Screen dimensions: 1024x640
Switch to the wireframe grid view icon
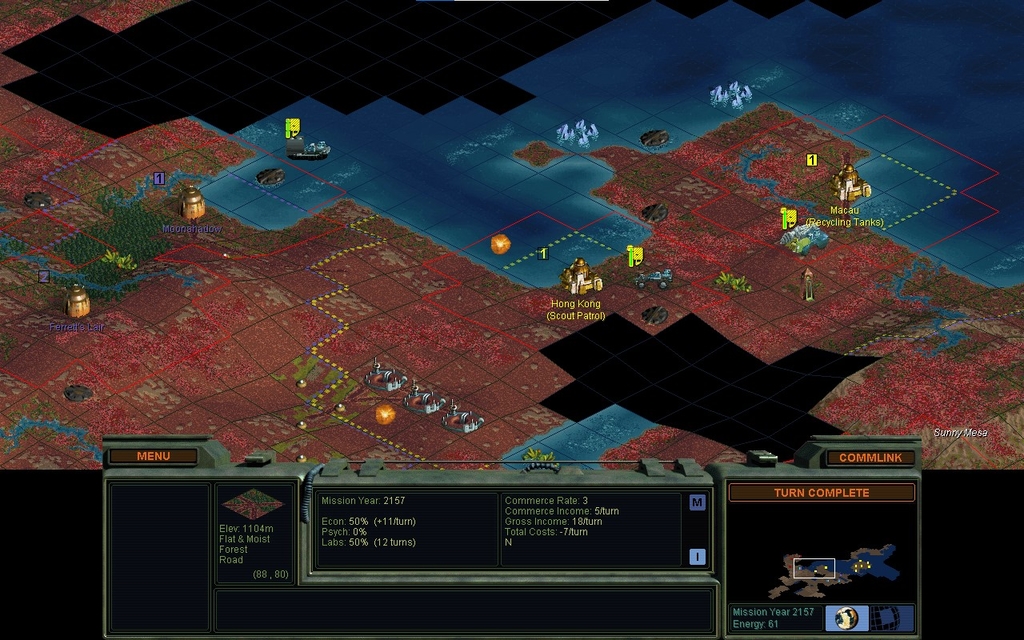(x=883, y=617)
